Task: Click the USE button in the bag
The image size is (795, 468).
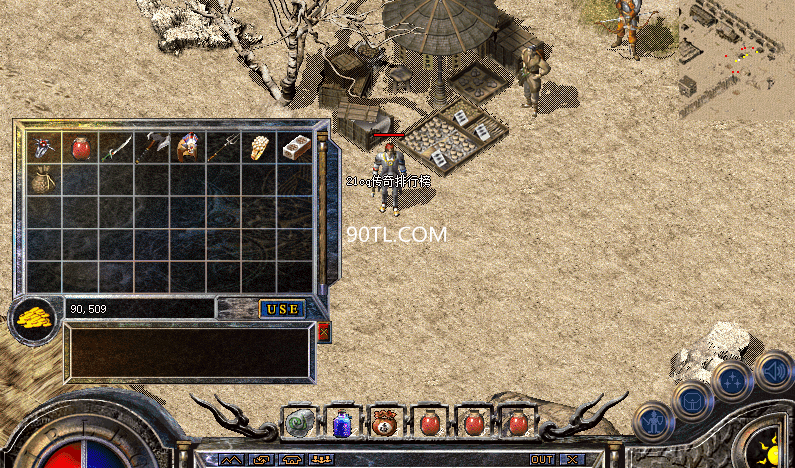Action: [x=282, y=309]
